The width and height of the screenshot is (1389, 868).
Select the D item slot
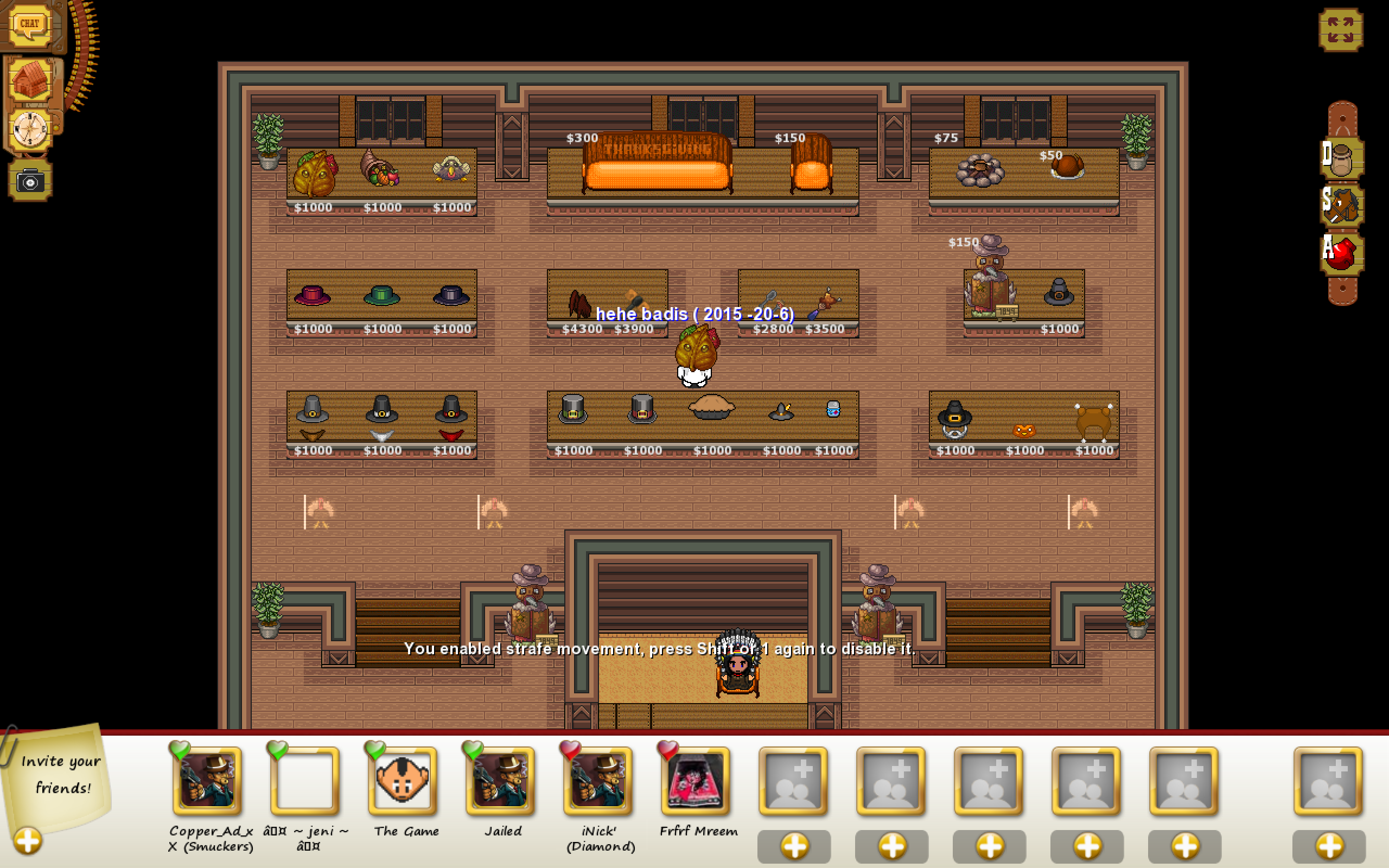point(1343,157)
